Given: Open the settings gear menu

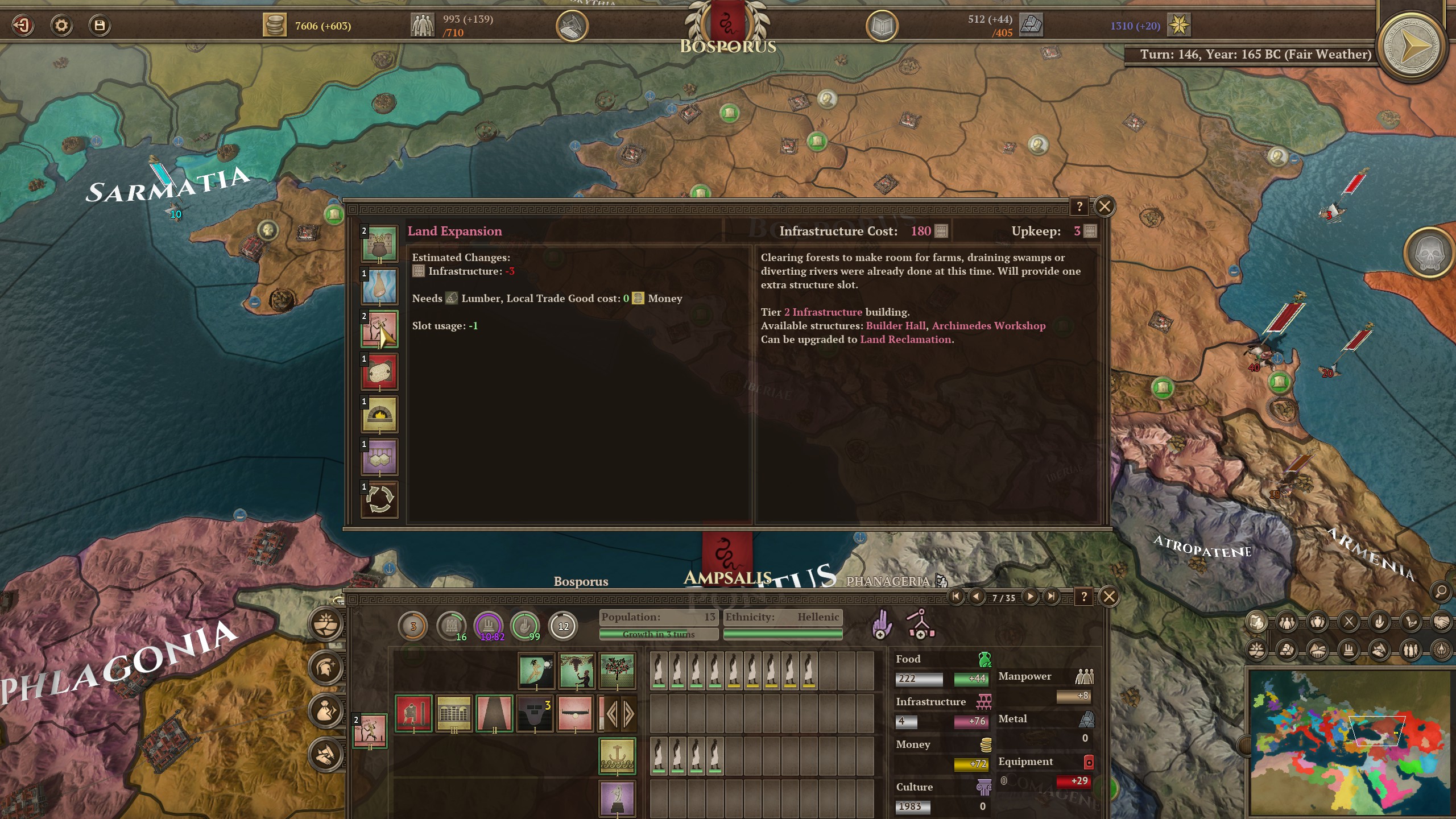Looking at the screenshot, I should click(61, 26).
